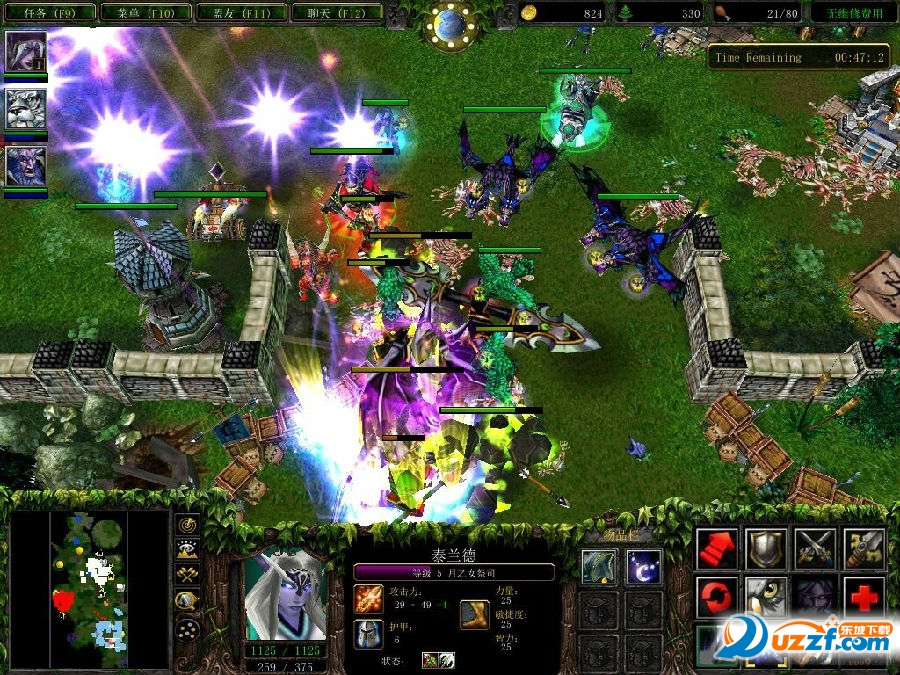Select the white tiger hero portrait
900x675 pixels.
(26, 109)
